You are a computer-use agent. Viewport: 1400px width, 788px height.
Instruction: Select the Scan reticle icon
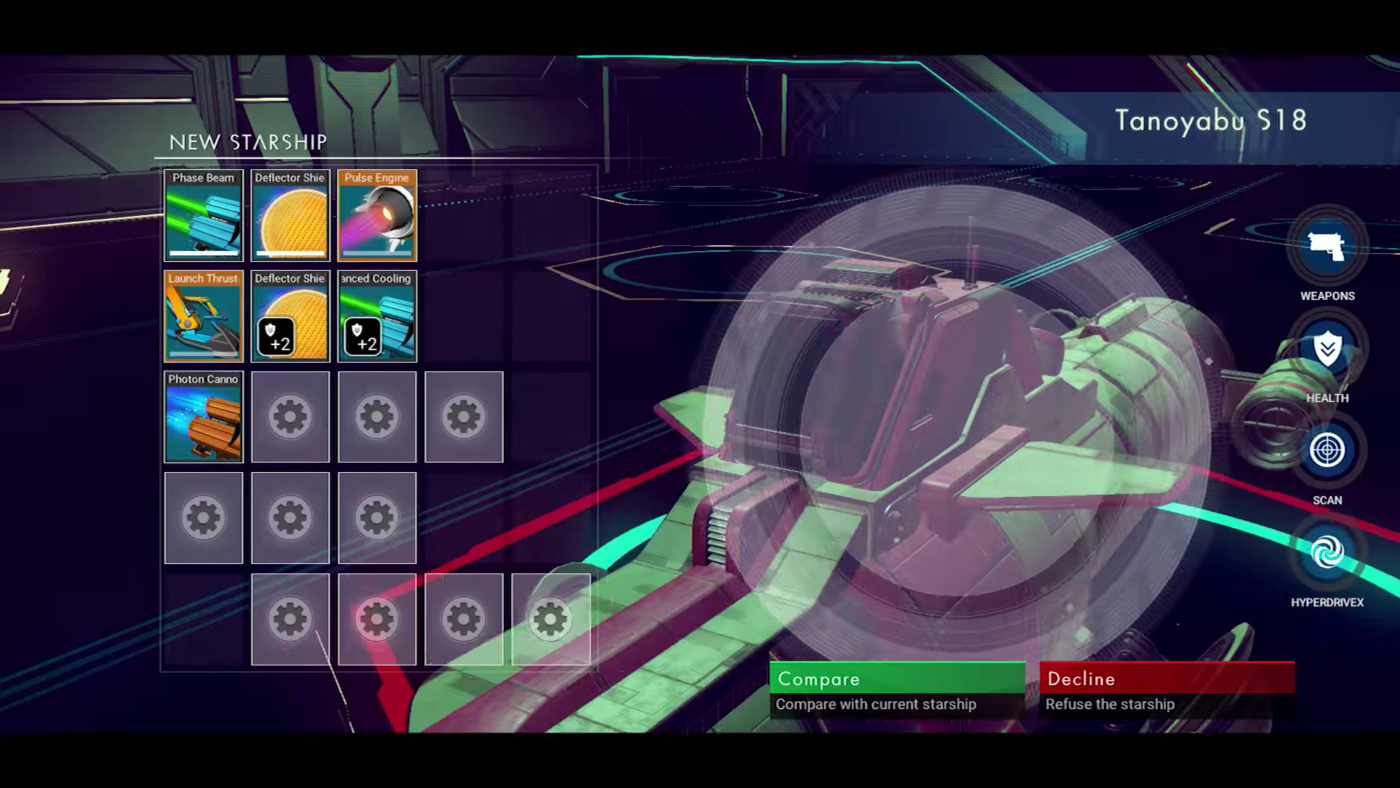coord(1327,448)
